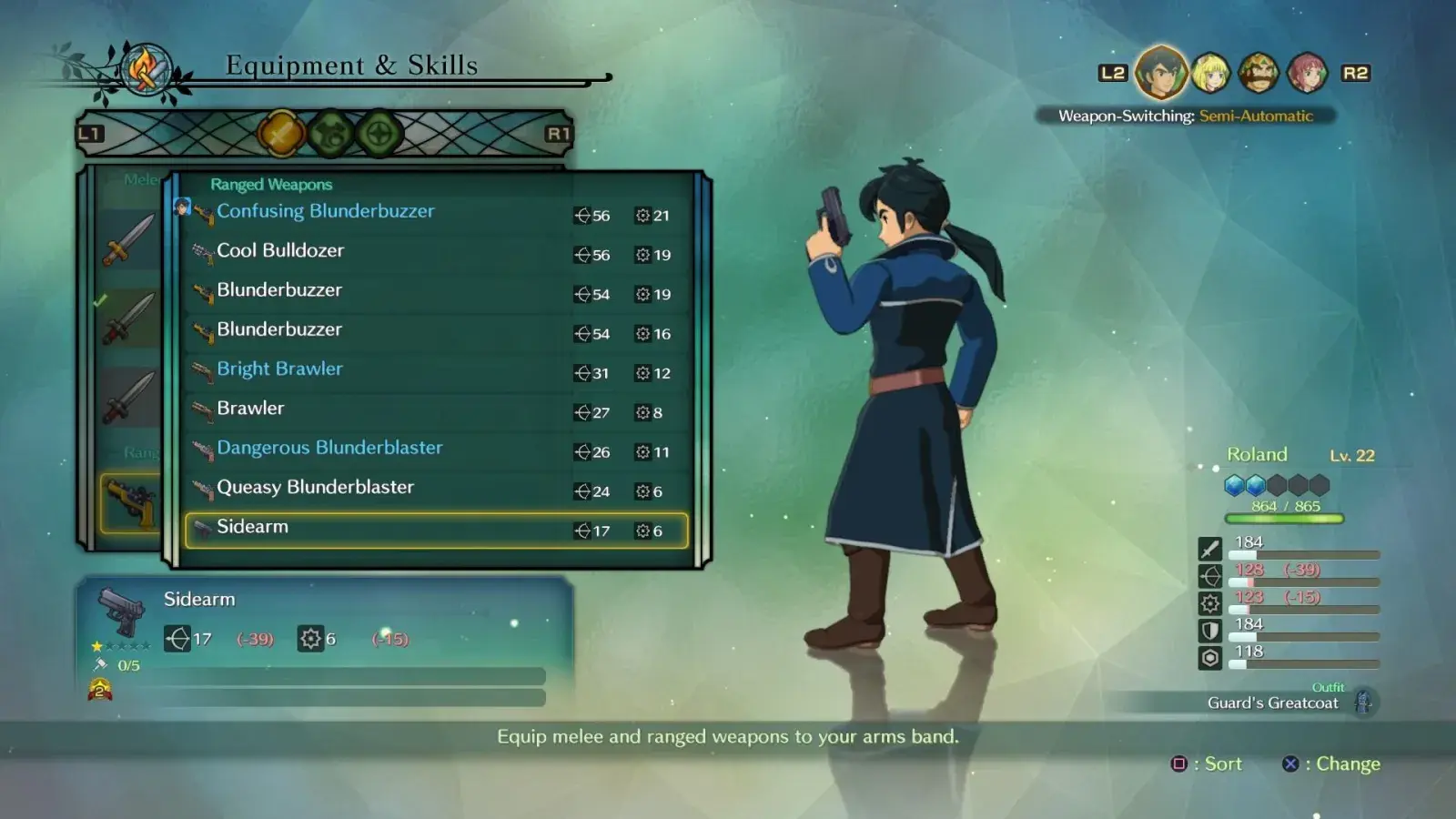The height and width of the screenshot is (819, 1456).
Task: Click the Guard's Greatcoat outfit entry
Action: (1272, 703)
